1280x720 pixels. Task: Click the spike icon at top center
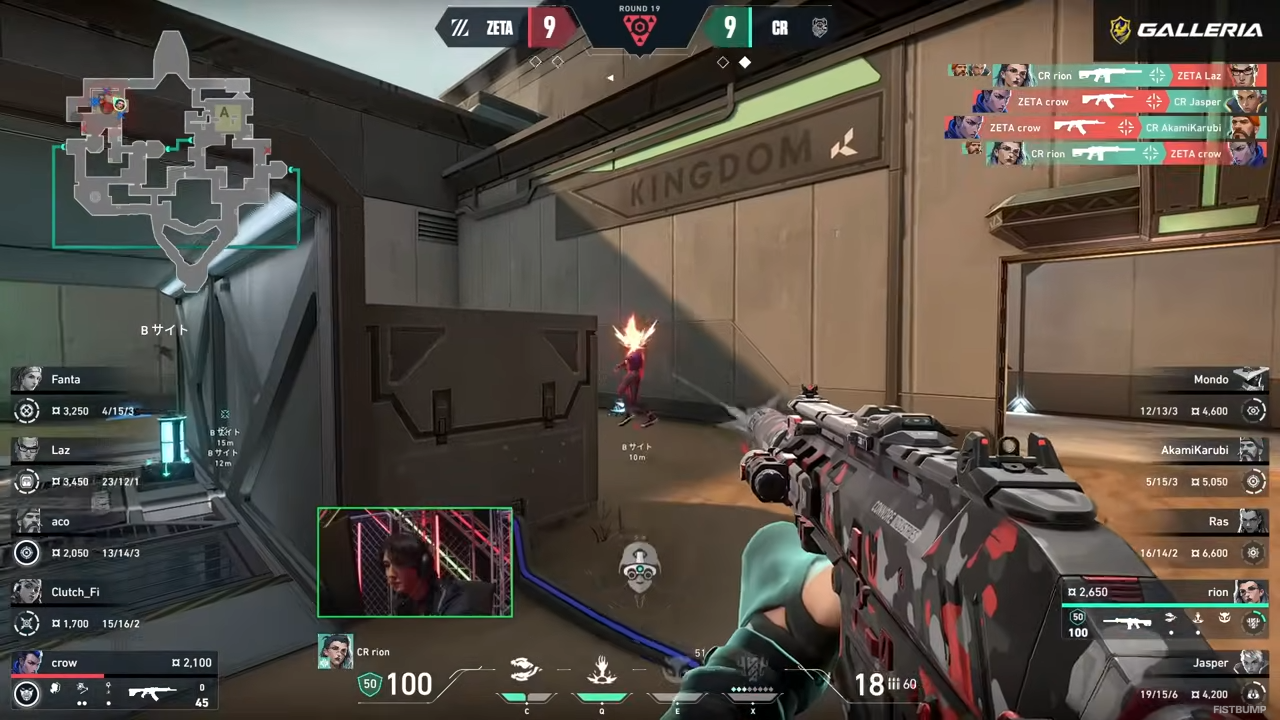[639, 32]
